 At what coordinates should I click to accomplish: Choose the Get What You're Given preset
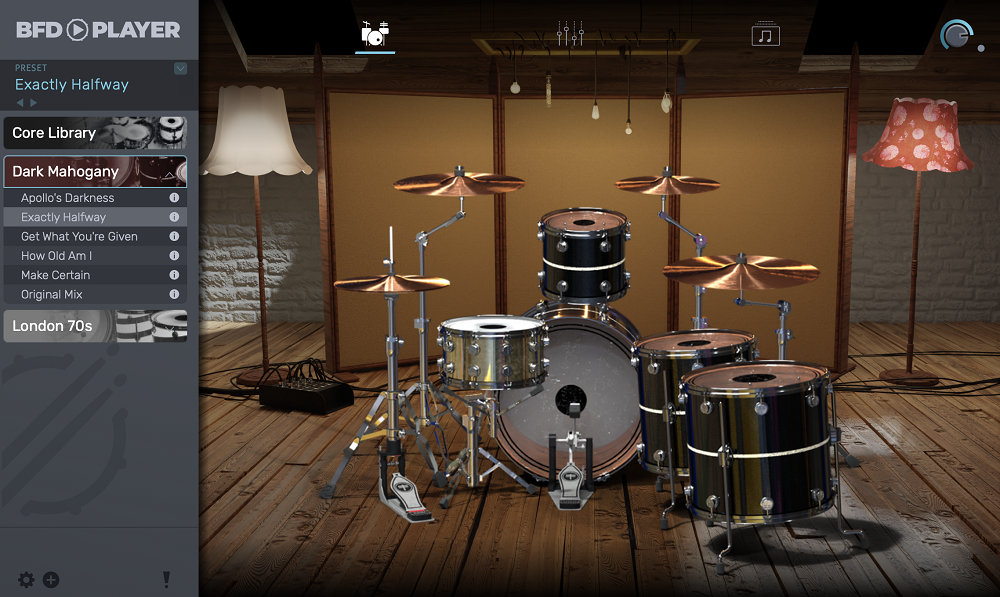pos(80,236)
